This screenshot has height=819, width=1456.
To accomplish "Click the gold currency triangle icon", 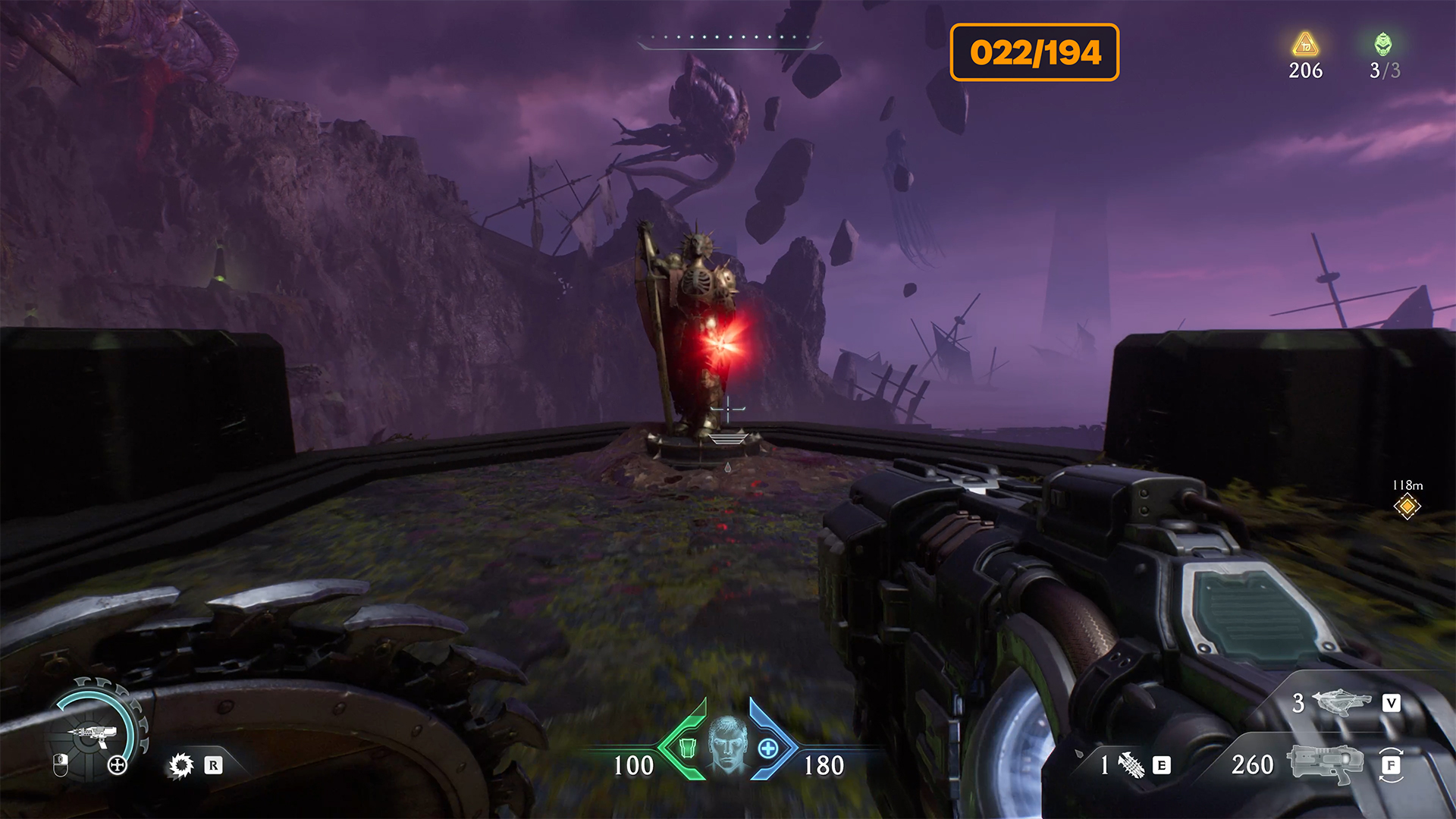I will (x=1305, y=45).
